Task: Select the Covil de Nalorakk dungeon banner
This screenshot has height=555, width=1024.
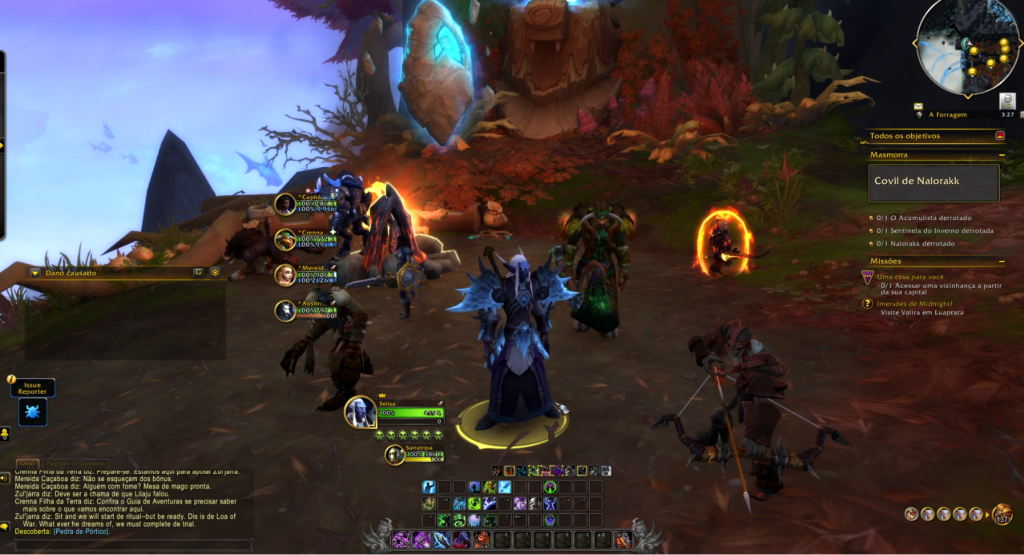Action: [933, 183]
